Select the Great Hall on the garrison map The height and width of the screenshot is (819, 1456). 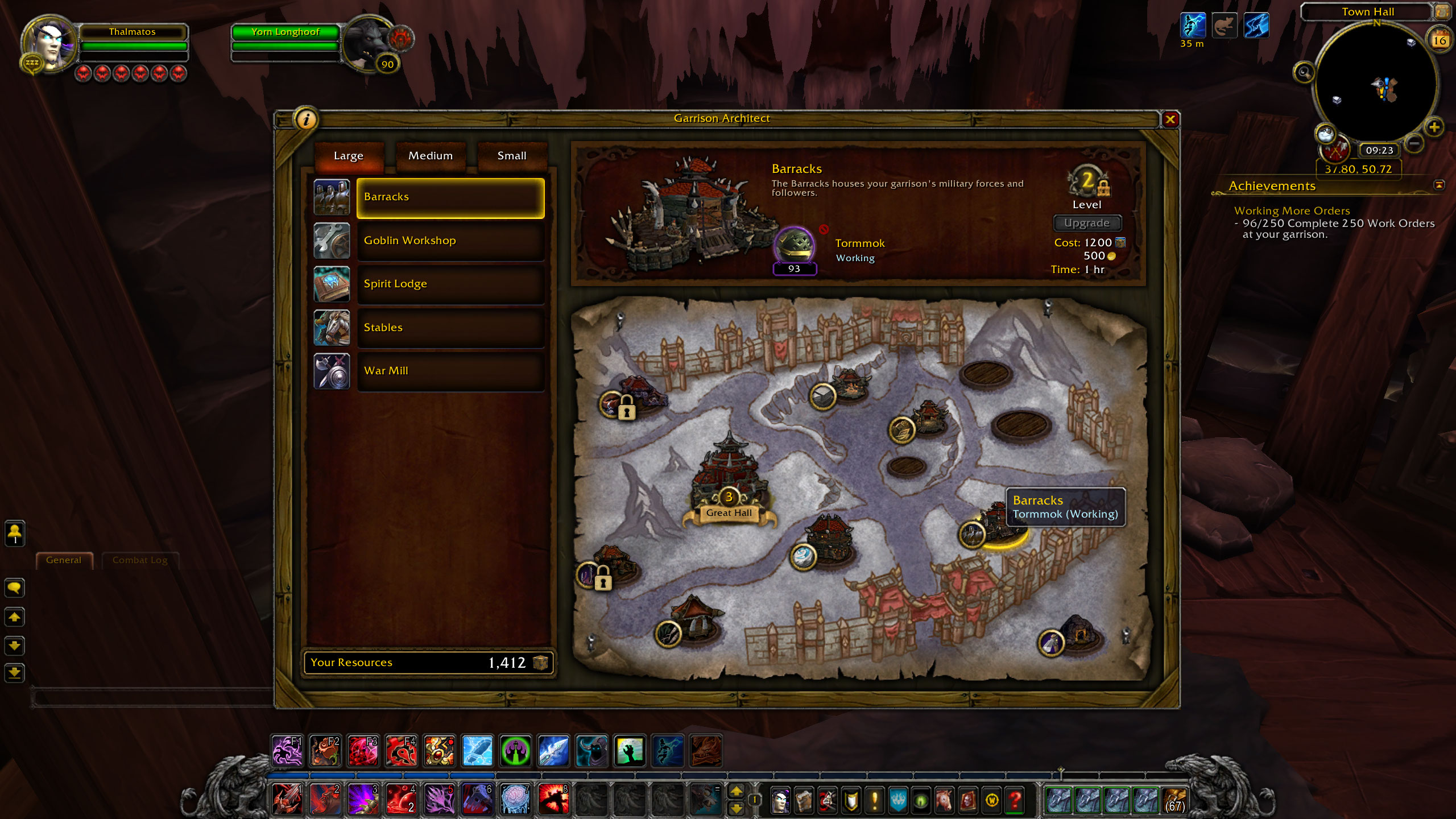729,483
